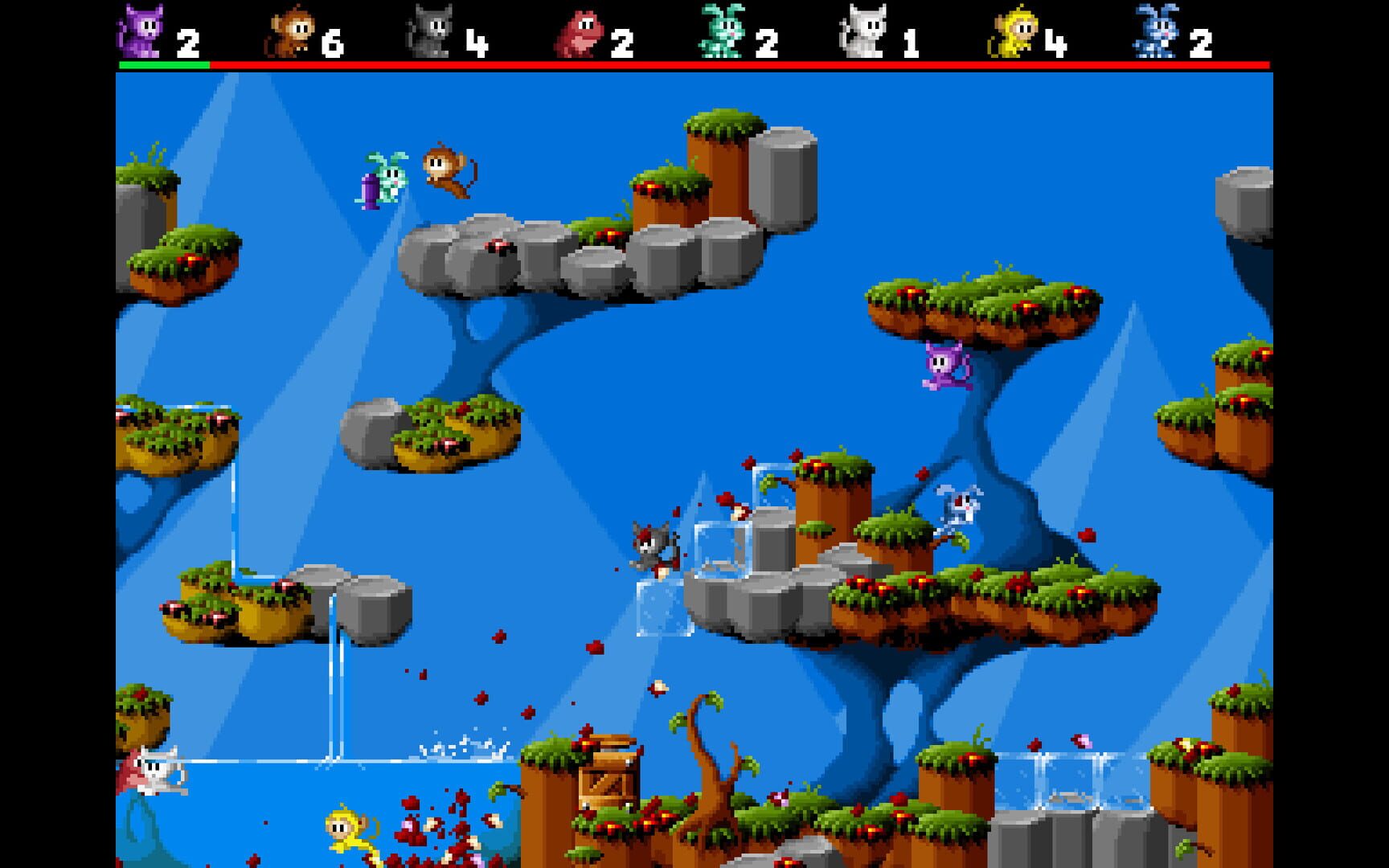Select the purple imp portrait in the HUD

(x=143, y=30)
